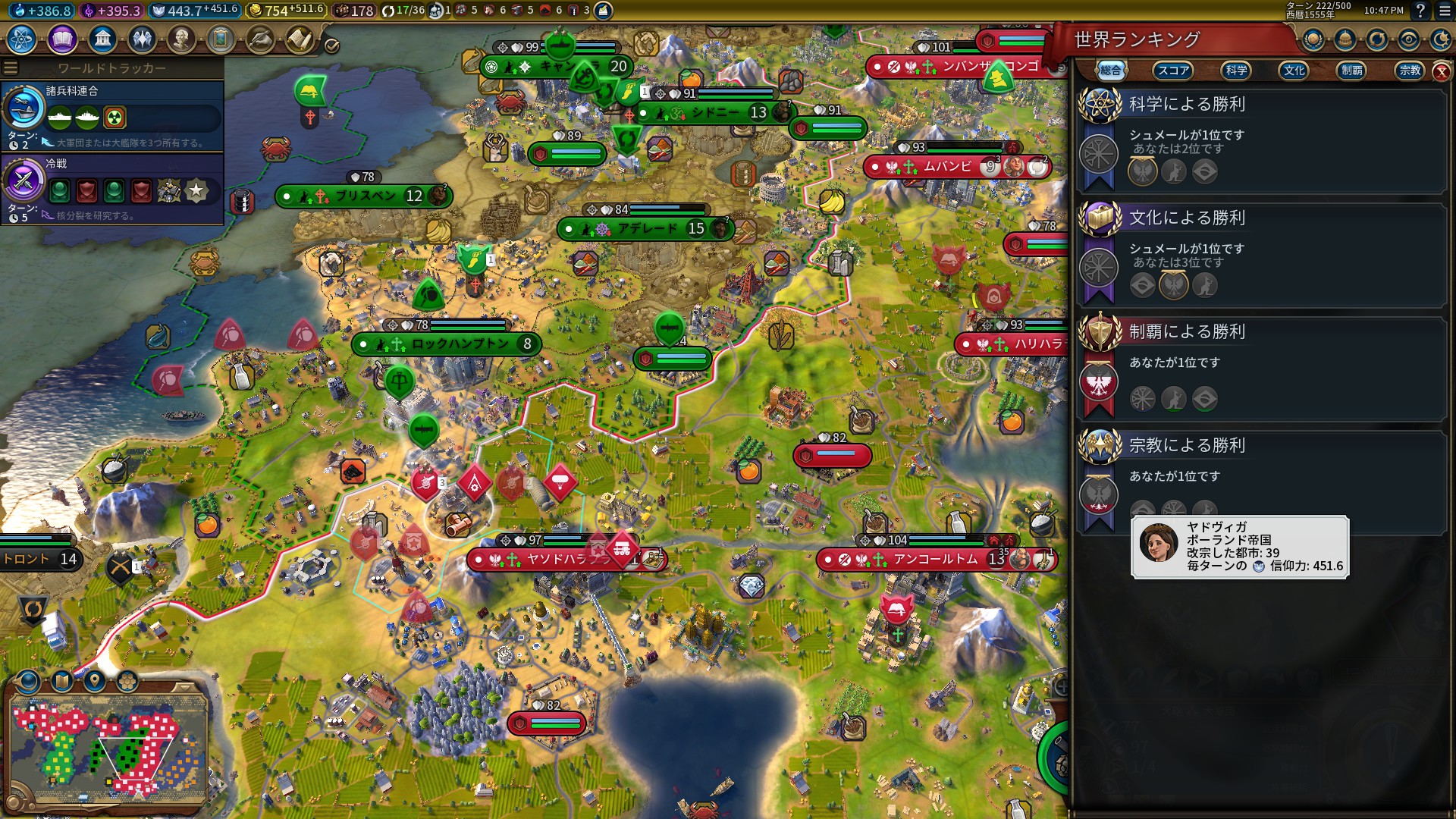Switch to the 文化 ranking tab
Viewport: 1456px width, 819px height.
point(1294,71)
